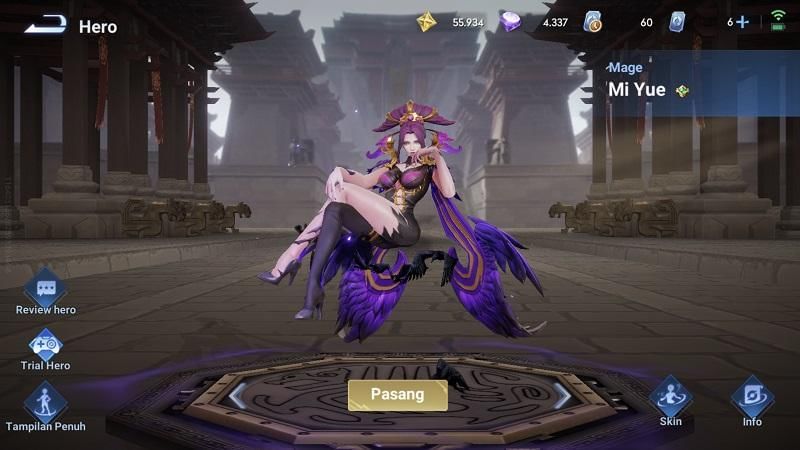Switch to previous hero with left arrow
The height and width of the screenshot is (450, 800).
237,396
